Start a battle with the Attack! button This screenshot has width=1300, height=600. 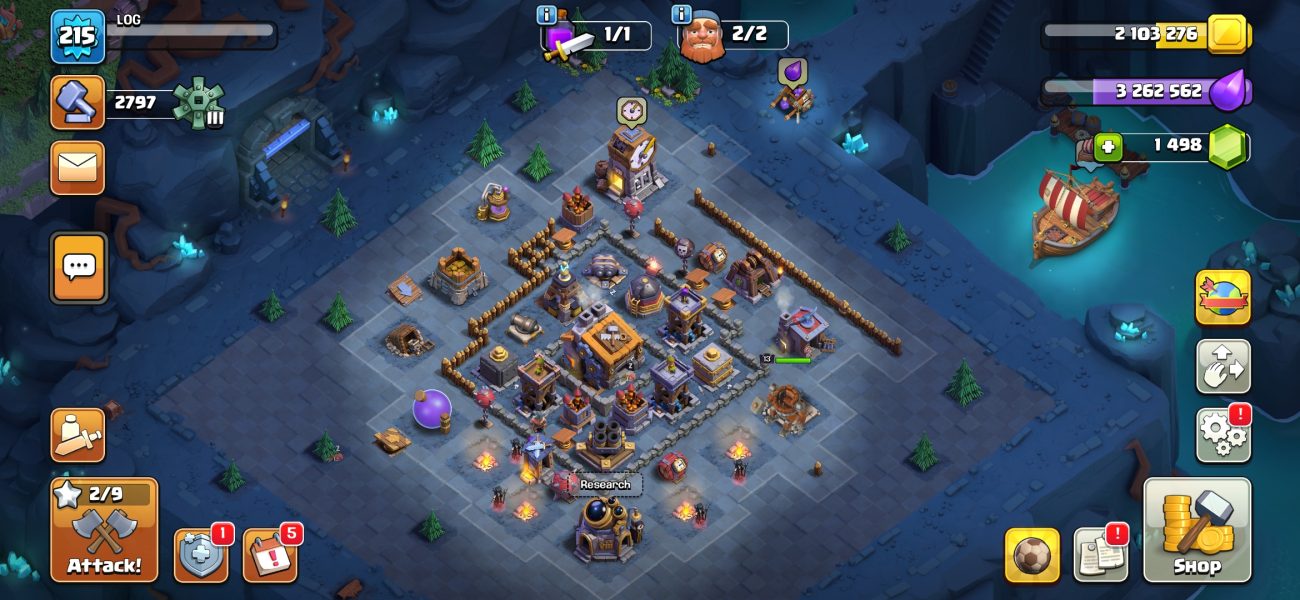click(104, 530)
